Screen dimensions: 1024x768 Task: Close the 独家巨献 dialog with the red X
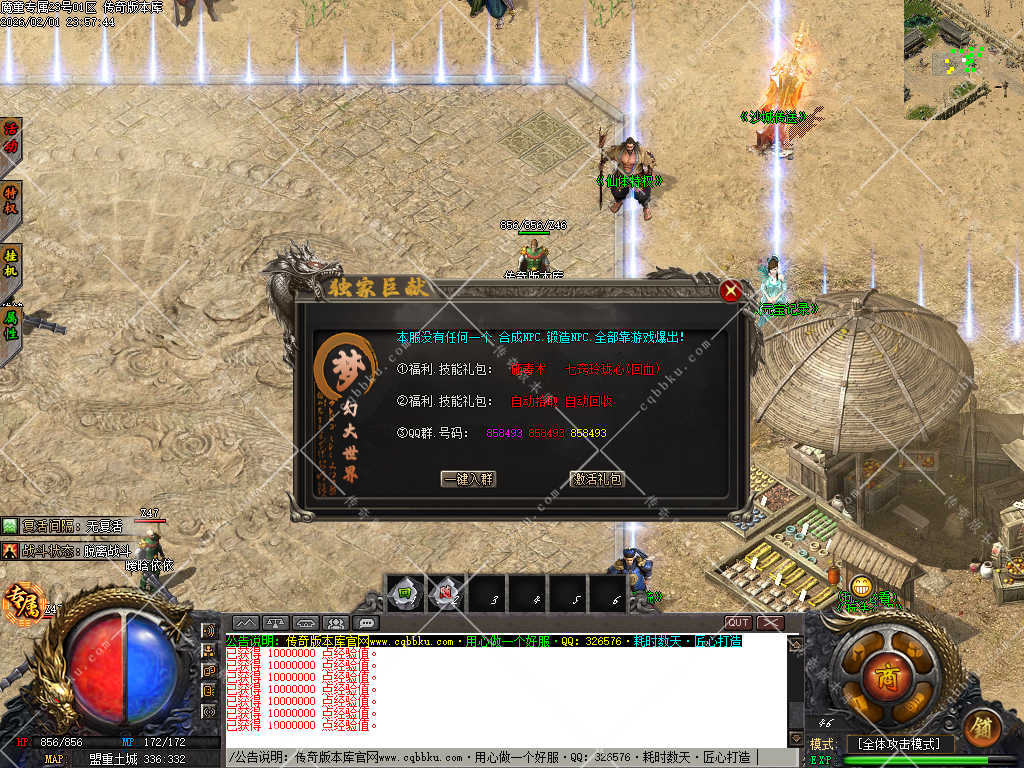tap(731, 291)
